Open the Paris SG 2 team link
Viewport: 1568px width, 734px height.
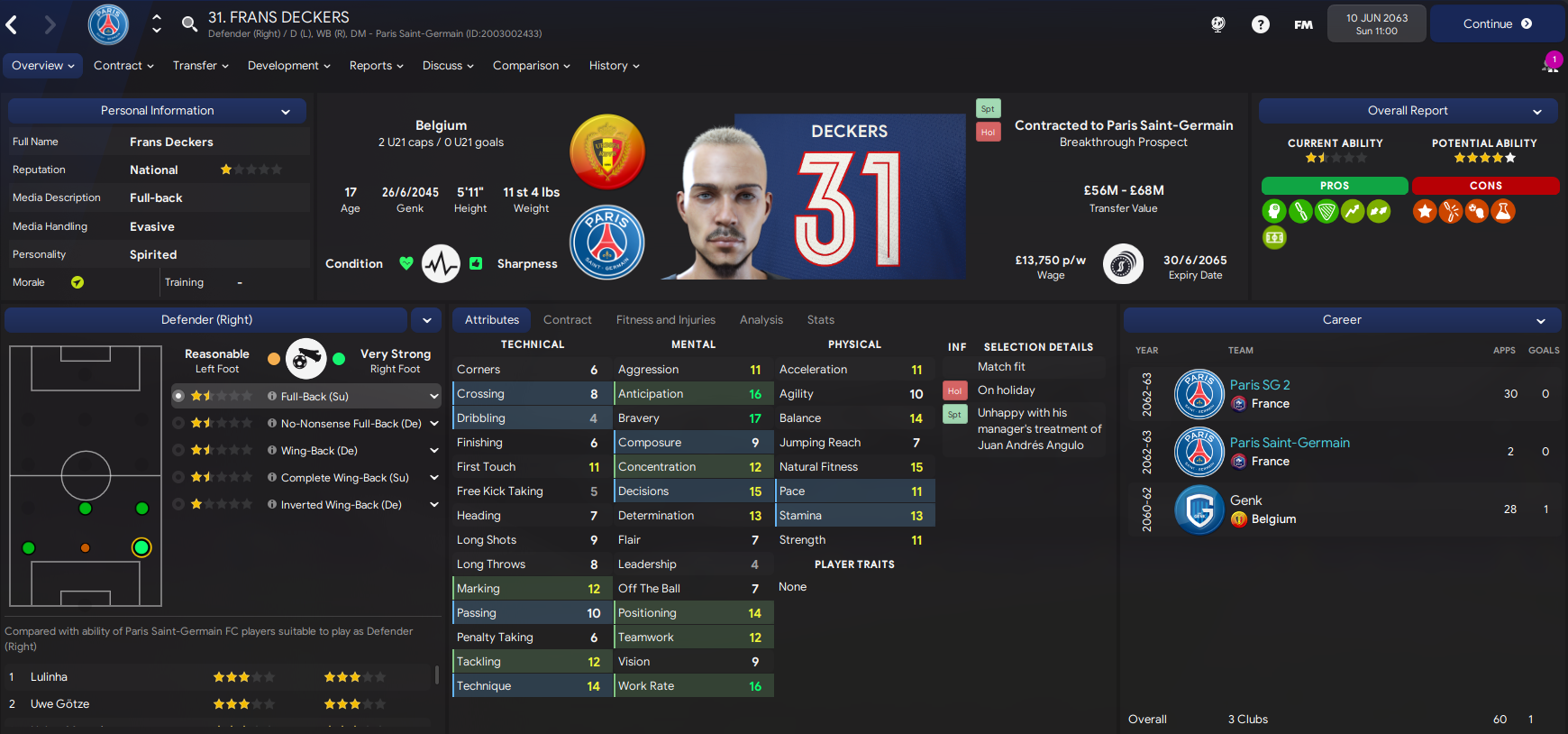click(1260, 384)
